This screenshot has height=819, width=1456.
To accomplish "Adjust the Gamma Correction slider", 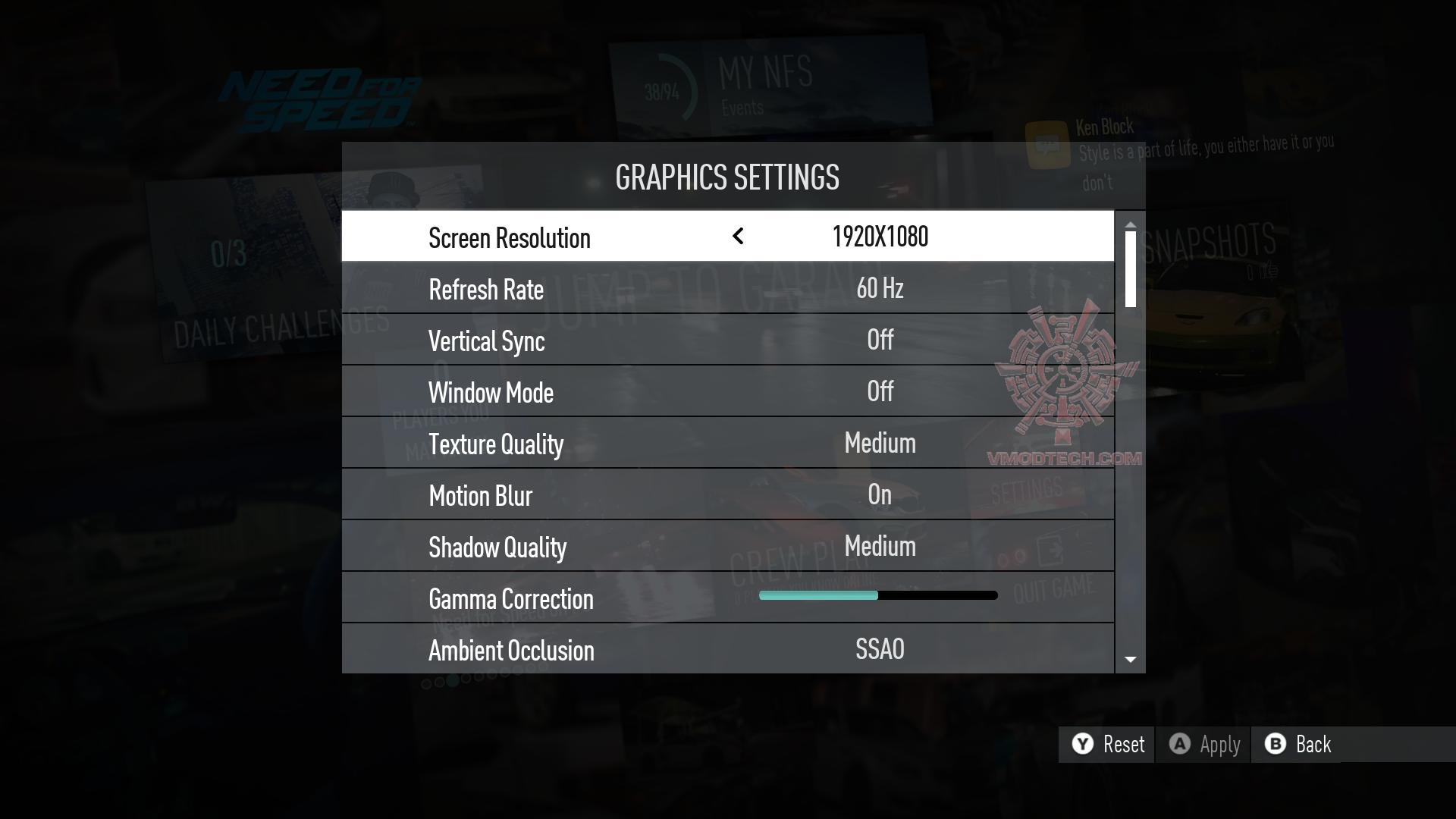I will pos(878,596).
